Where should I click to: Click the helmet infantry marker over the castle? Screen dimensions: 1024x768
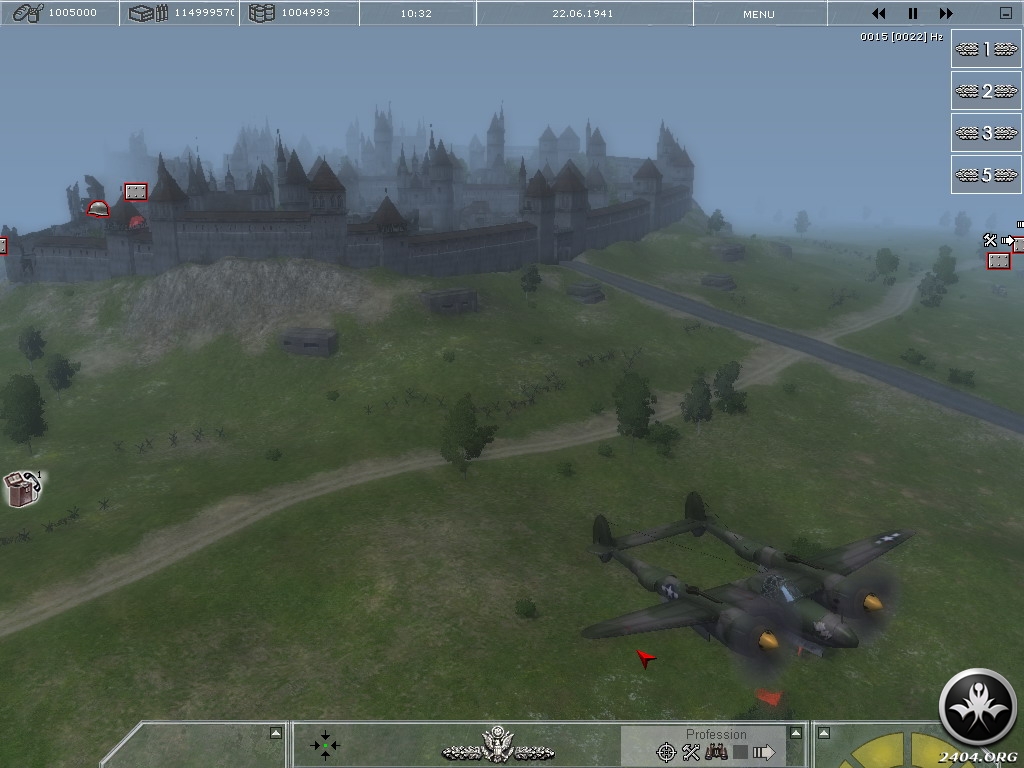(x=98, y=209)
